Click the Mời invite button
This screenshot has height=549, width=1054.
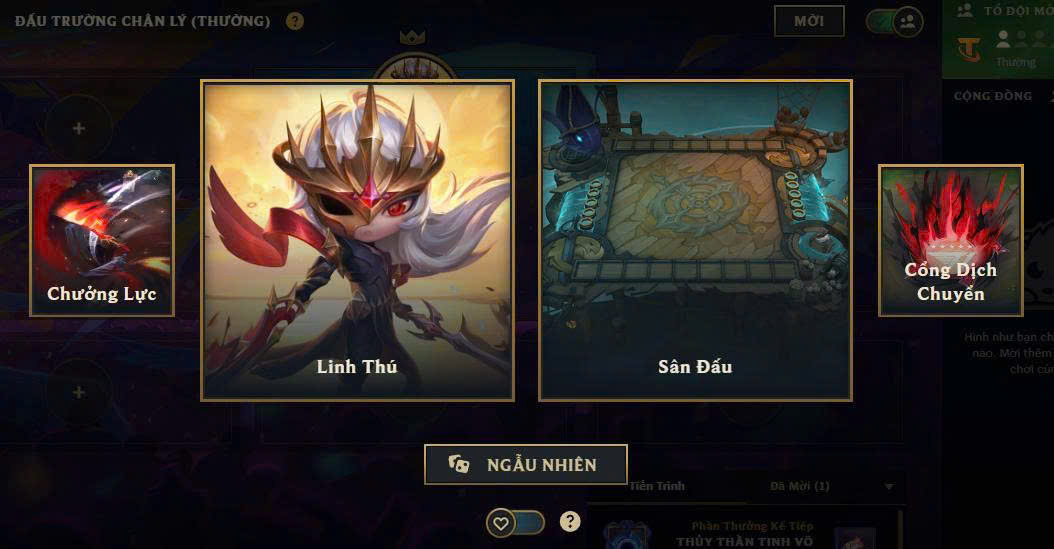809,21
